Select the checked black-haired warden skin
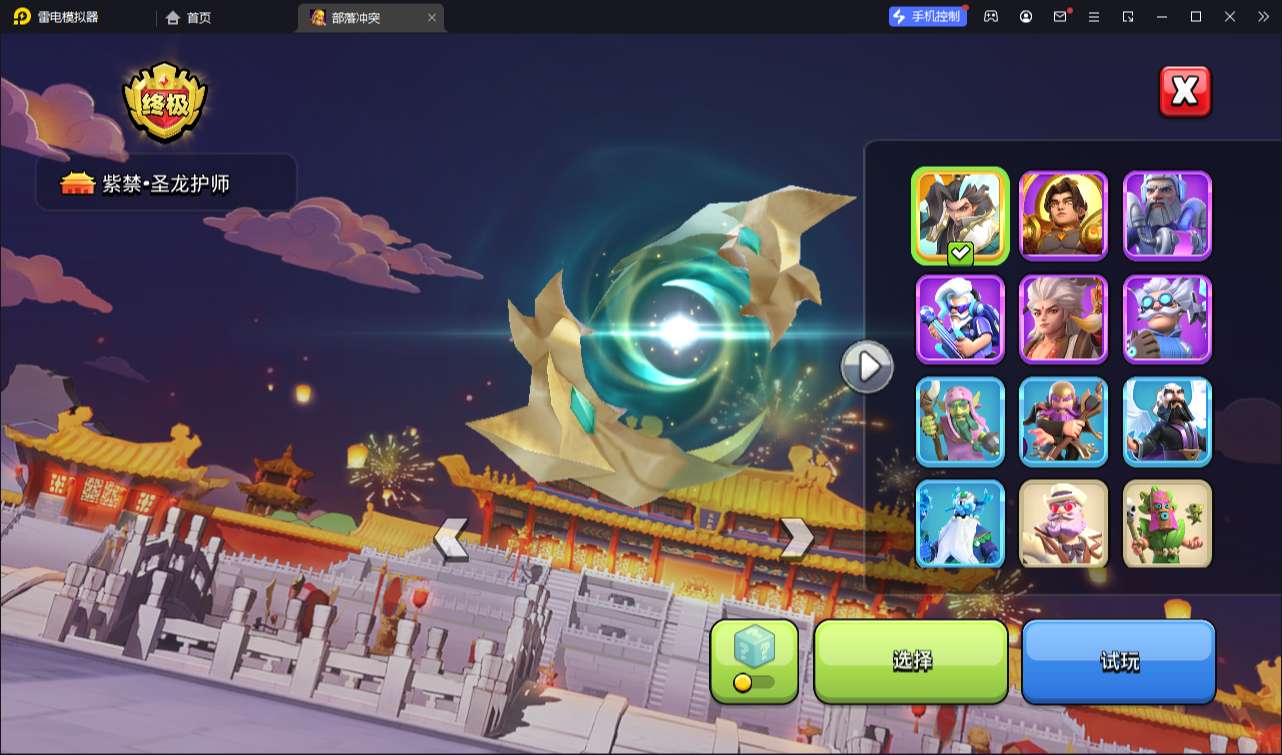 pyautogui.click(x=960, y=216)
